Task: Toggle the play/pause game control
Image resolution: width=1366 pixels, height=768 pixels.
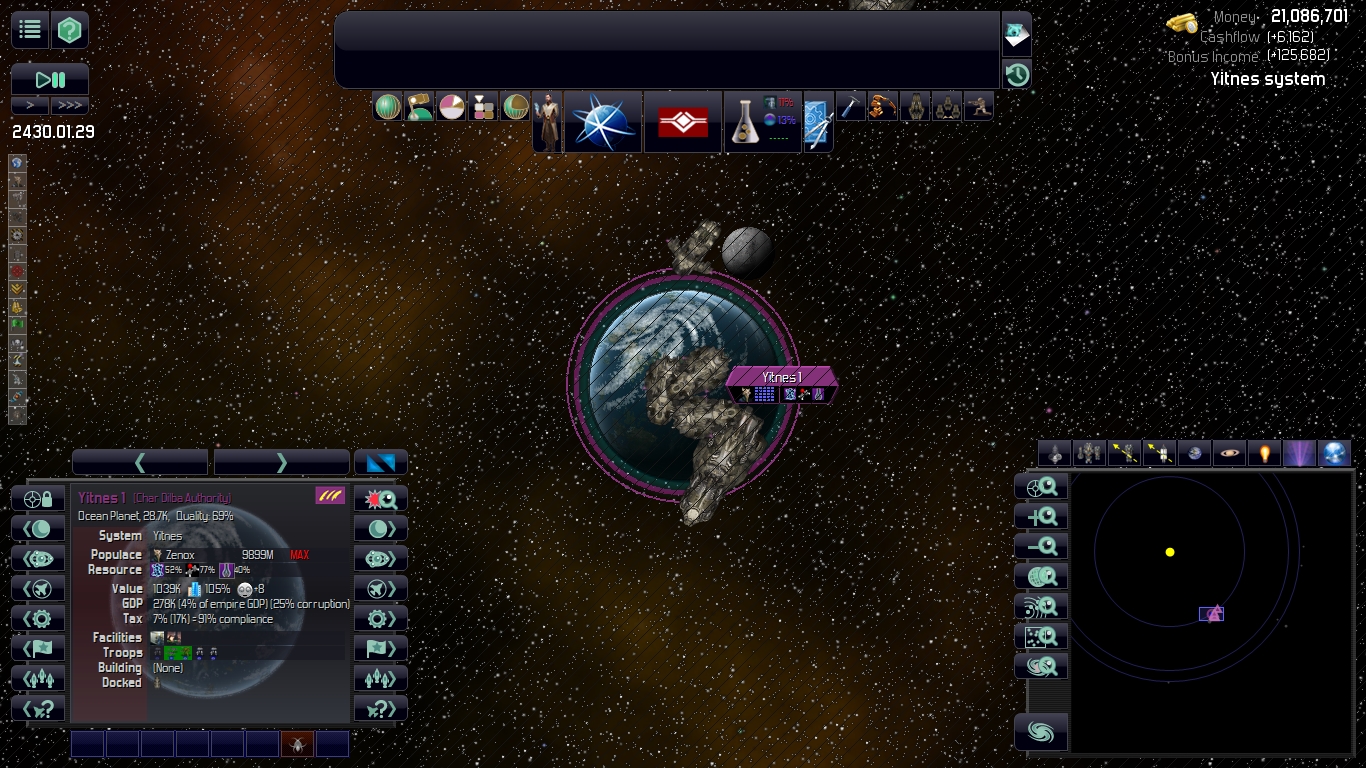Action: click(50, 79)
